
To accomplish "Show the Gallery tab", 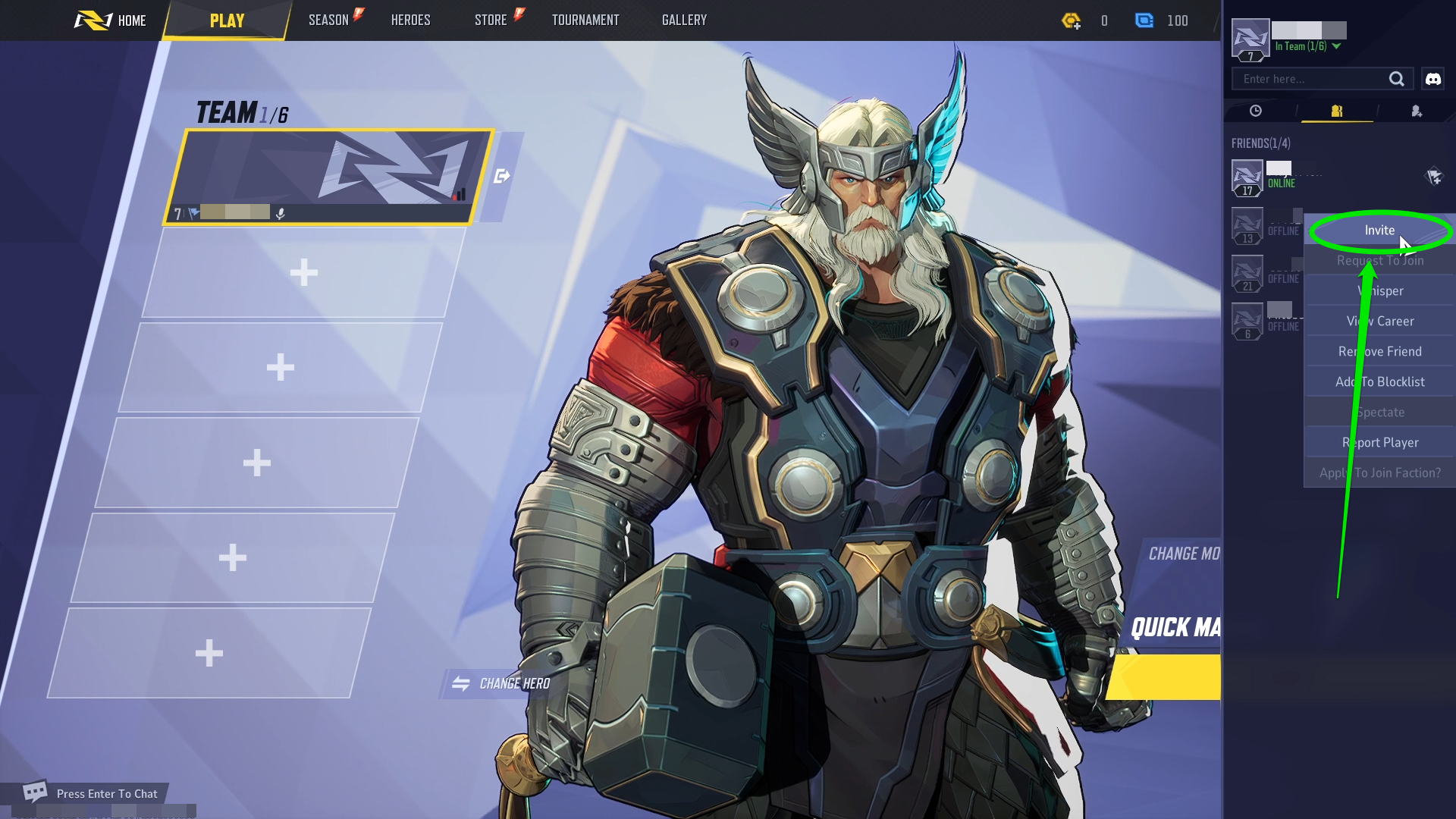I will click(x=684, y=20).
